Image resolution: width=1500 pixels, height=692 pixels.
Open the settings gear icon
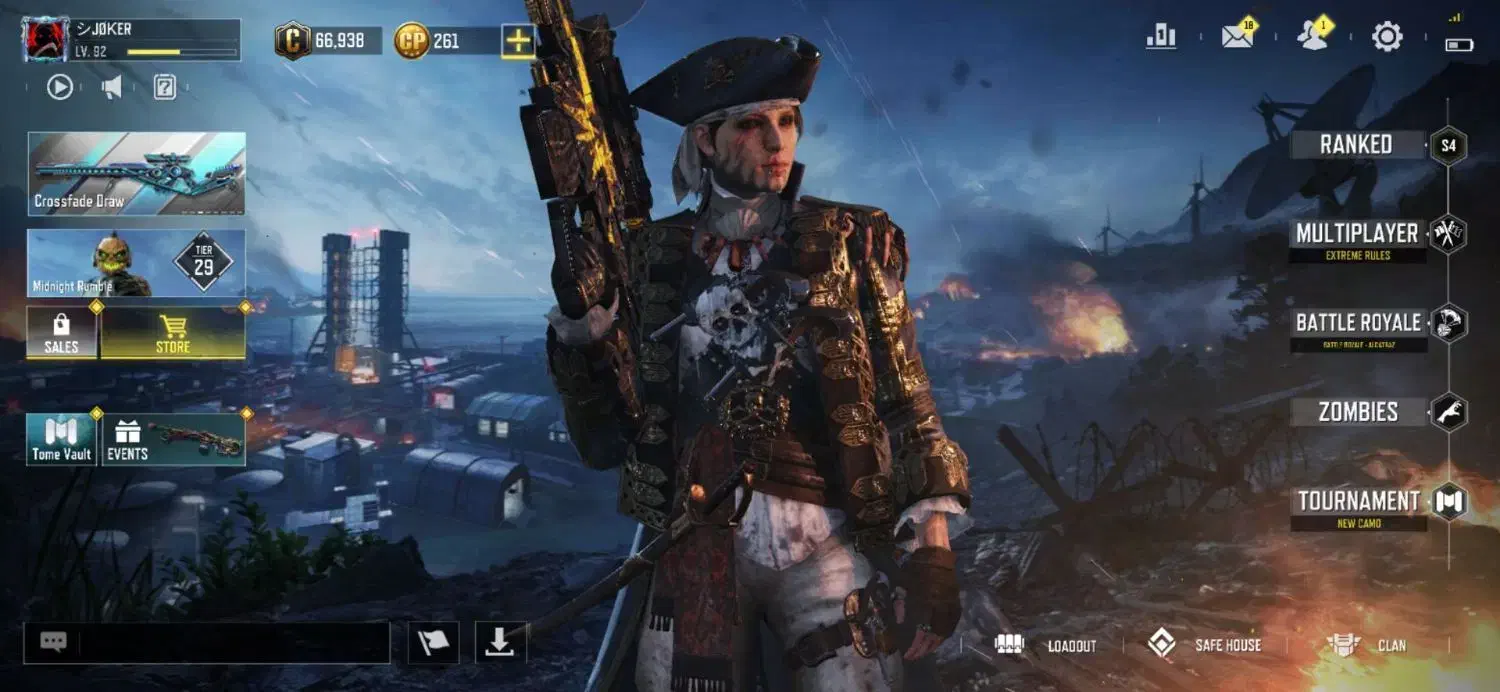point(1387,38)
